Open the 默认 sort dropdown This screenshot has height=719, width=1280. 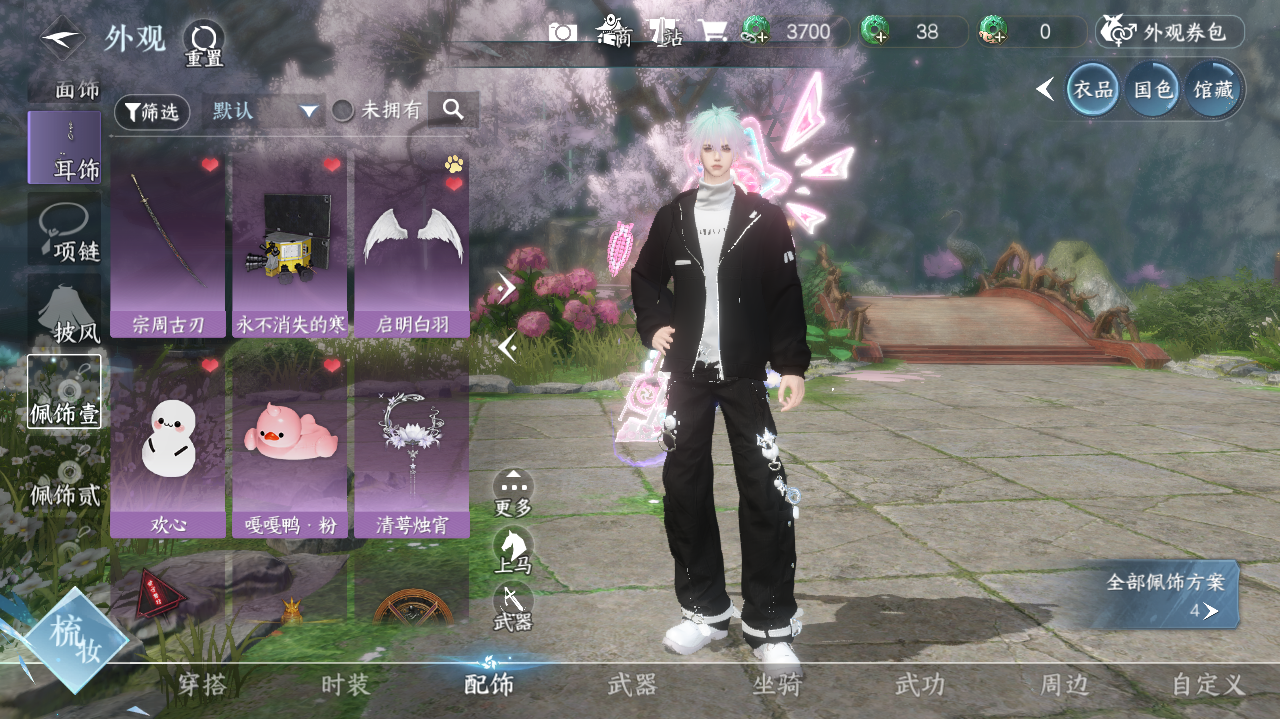point(264,111)
